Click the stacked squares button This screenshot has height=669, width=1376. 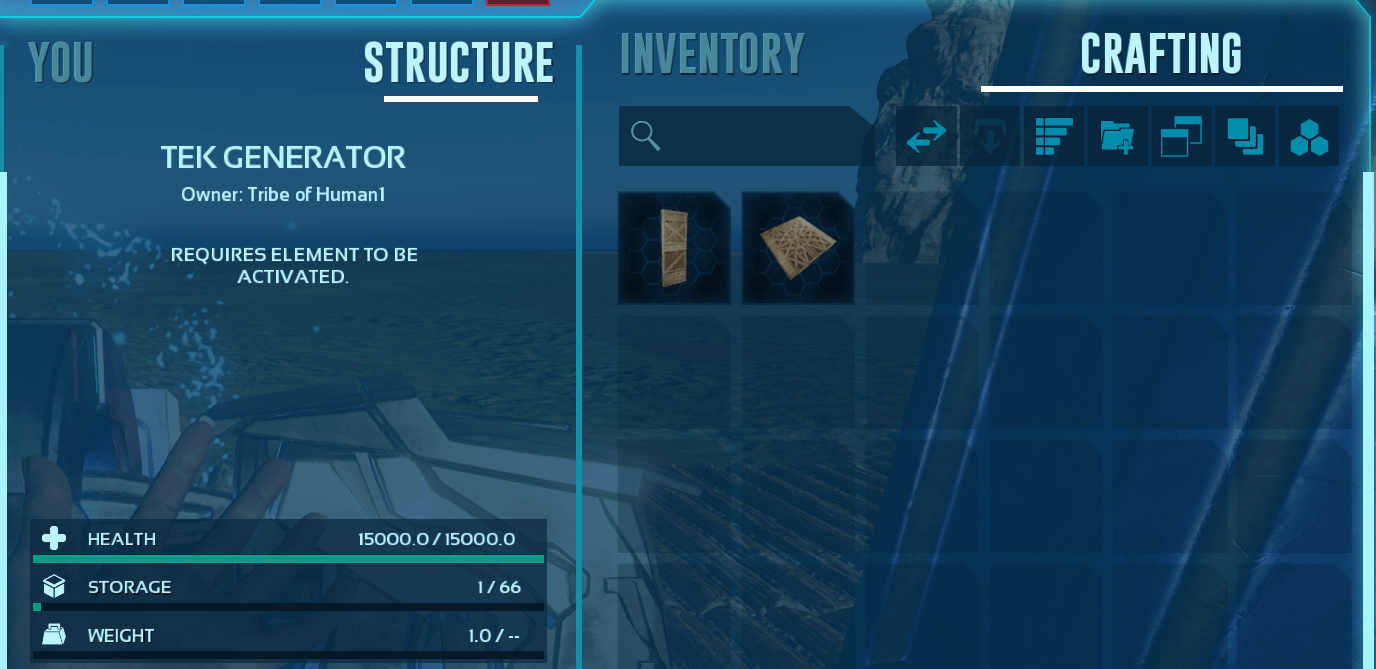coord(1245,137)
